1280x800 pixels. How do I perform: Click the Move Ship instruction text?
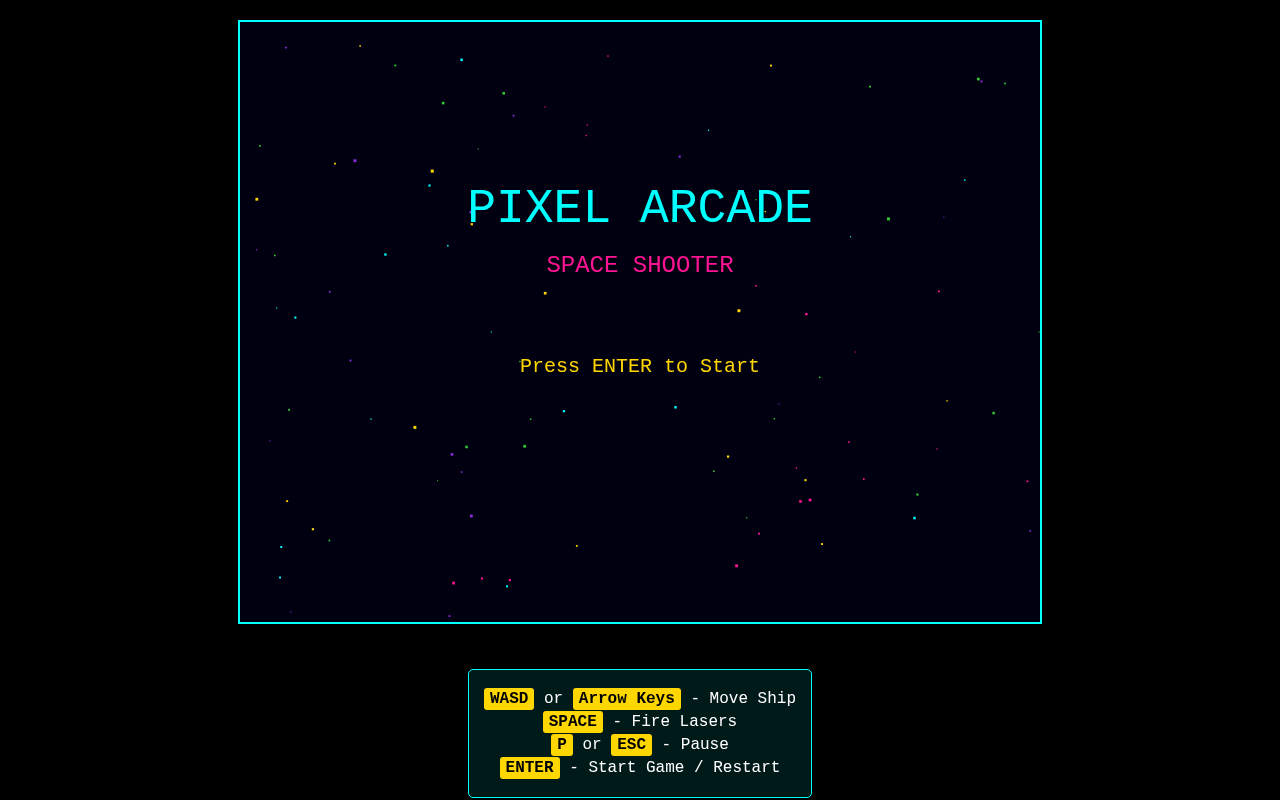pos(752,697)
